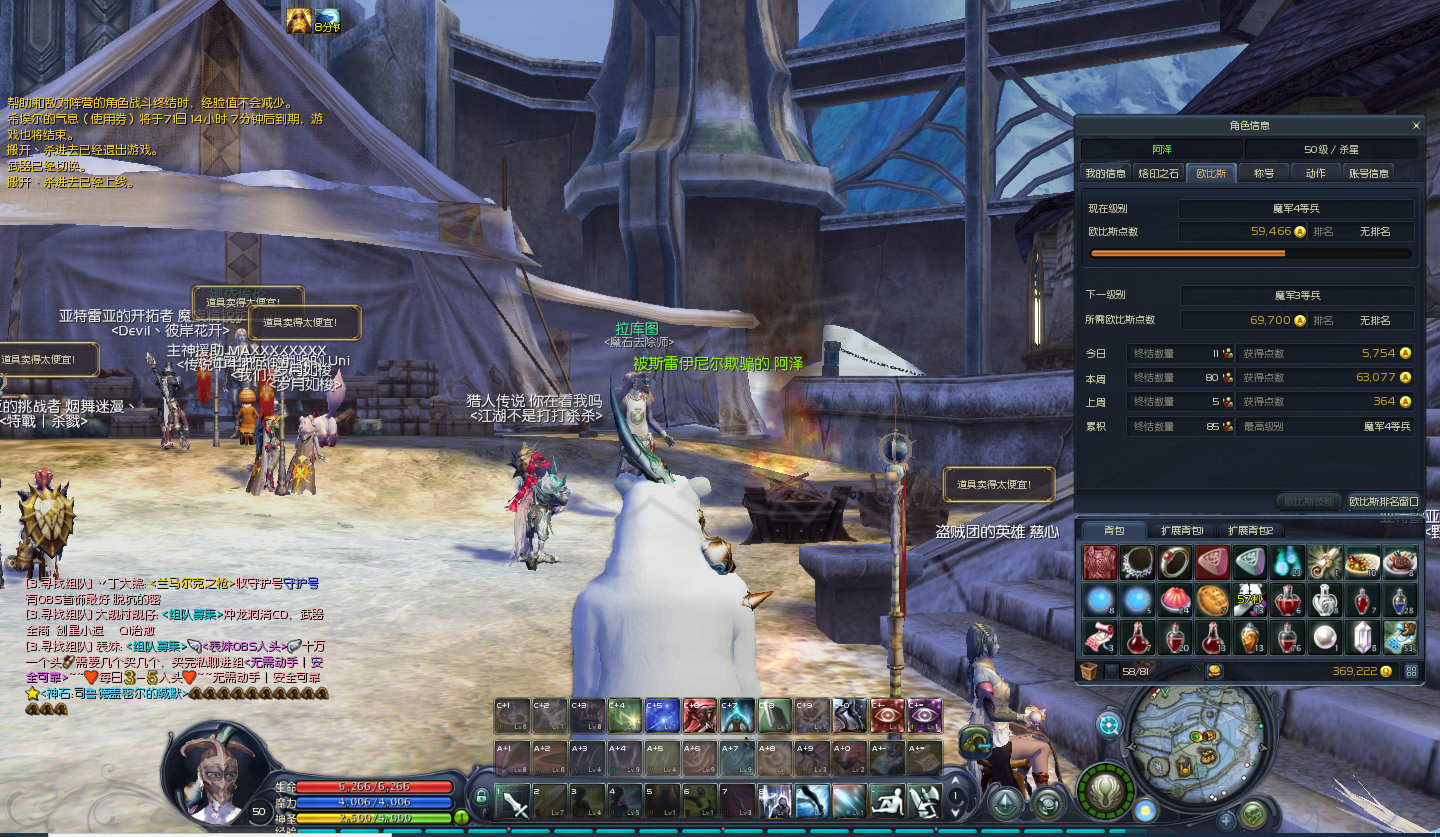The height and width of the screenshot is (837, 1440).
Task: Switch to the 我的信息 tab
Action: tap(1105, 173)
